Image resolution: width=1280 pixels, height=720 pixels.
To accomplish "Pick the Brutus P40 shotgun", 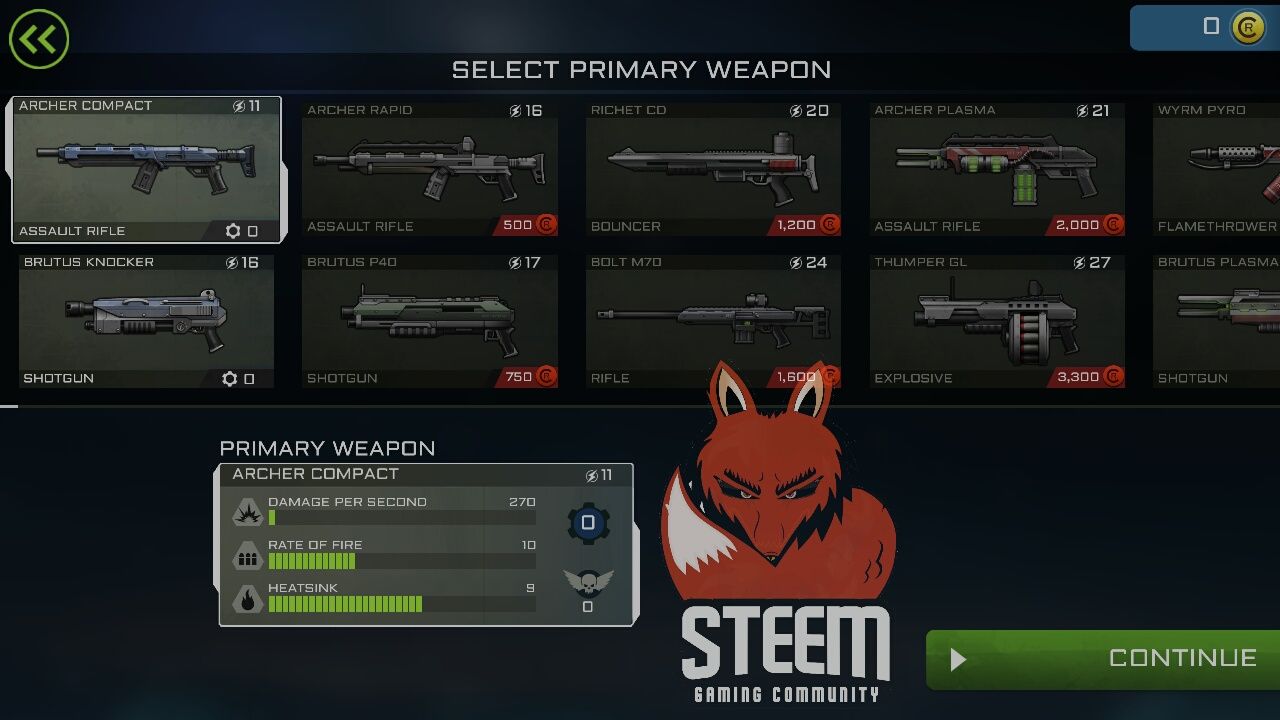I will pyautogui.click(x=430, y=320).
